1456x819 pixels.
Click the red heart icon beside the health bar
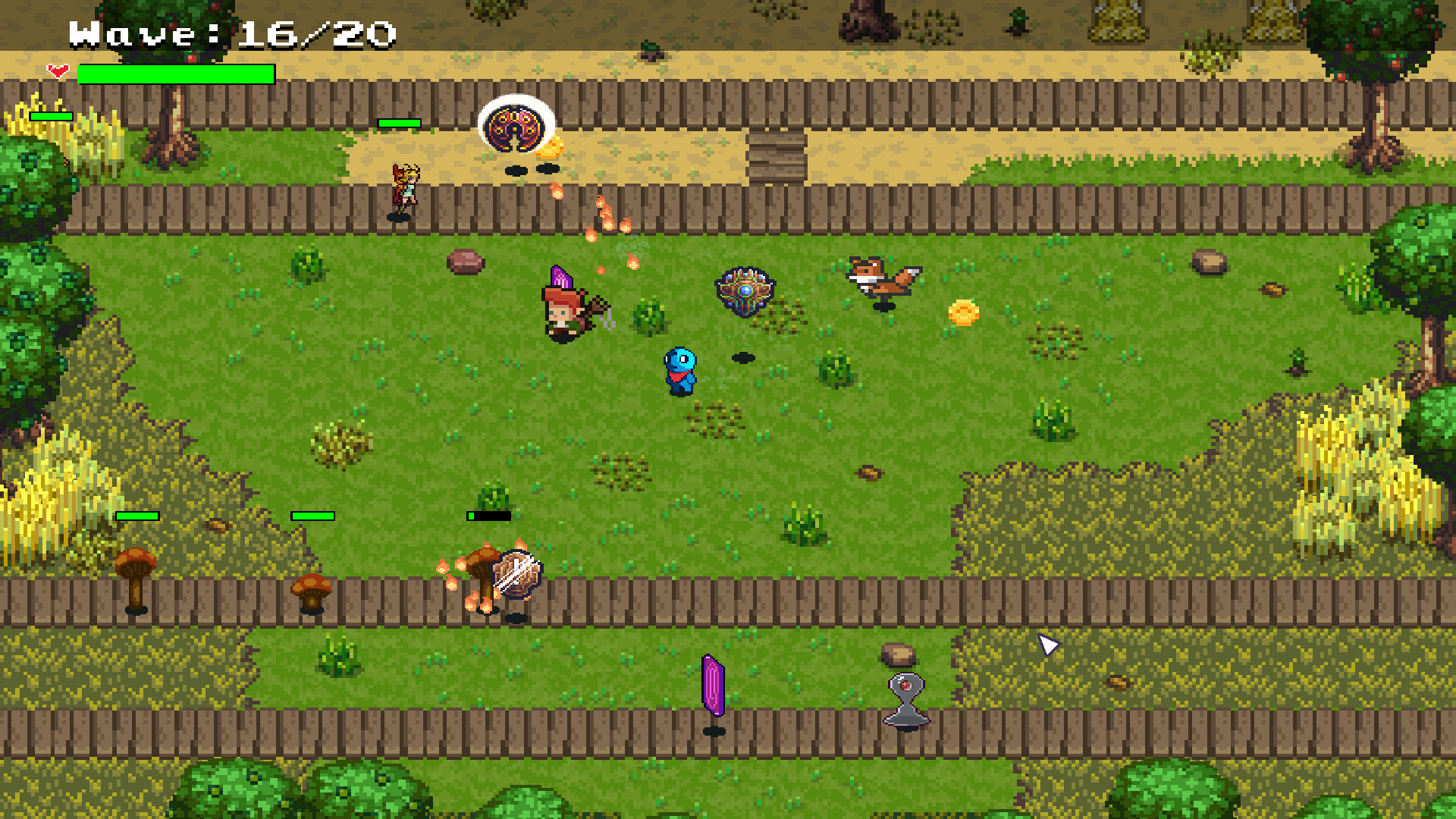point(58,72)
